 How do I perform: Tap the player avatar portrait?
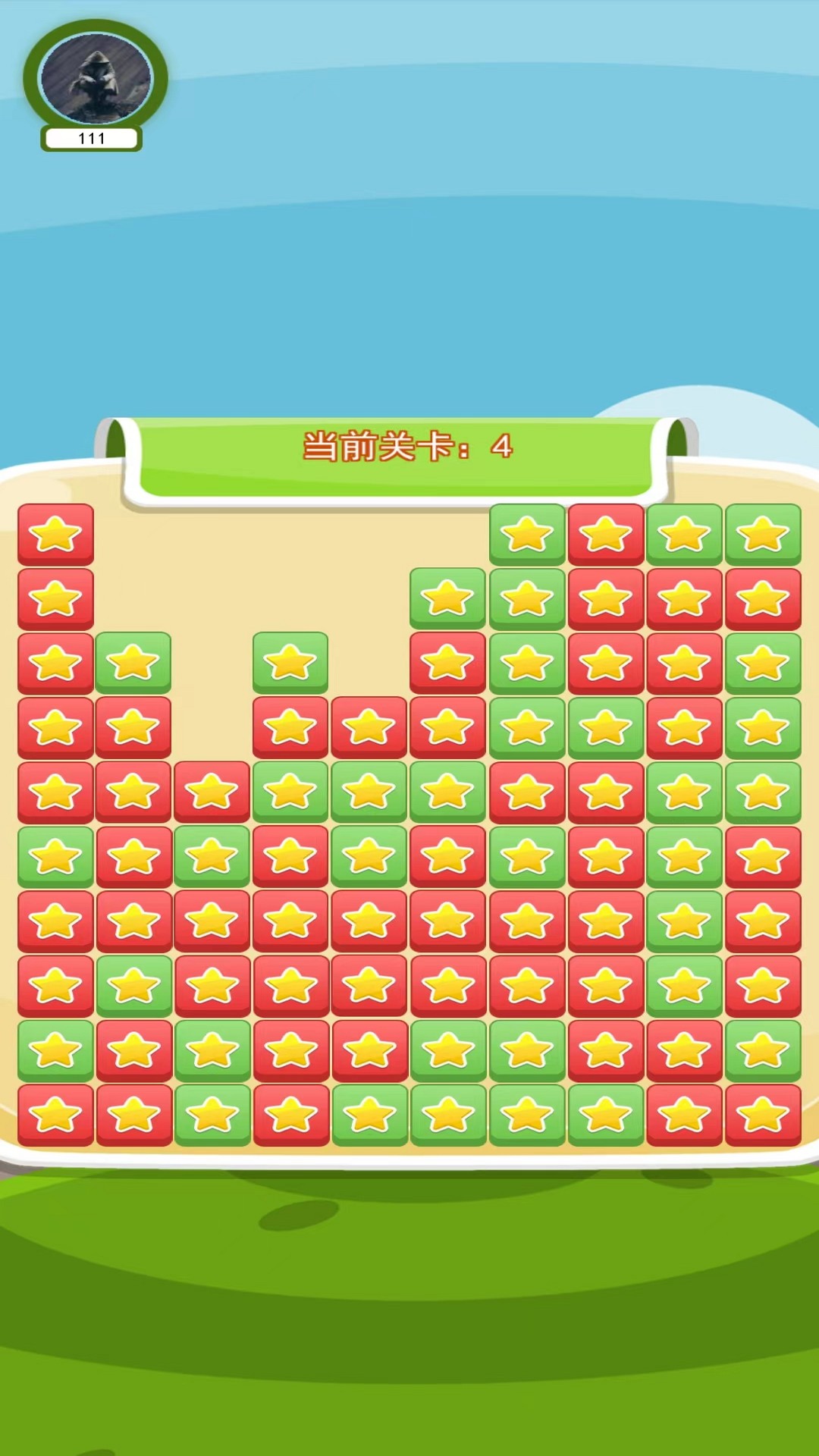click(96, 79)
